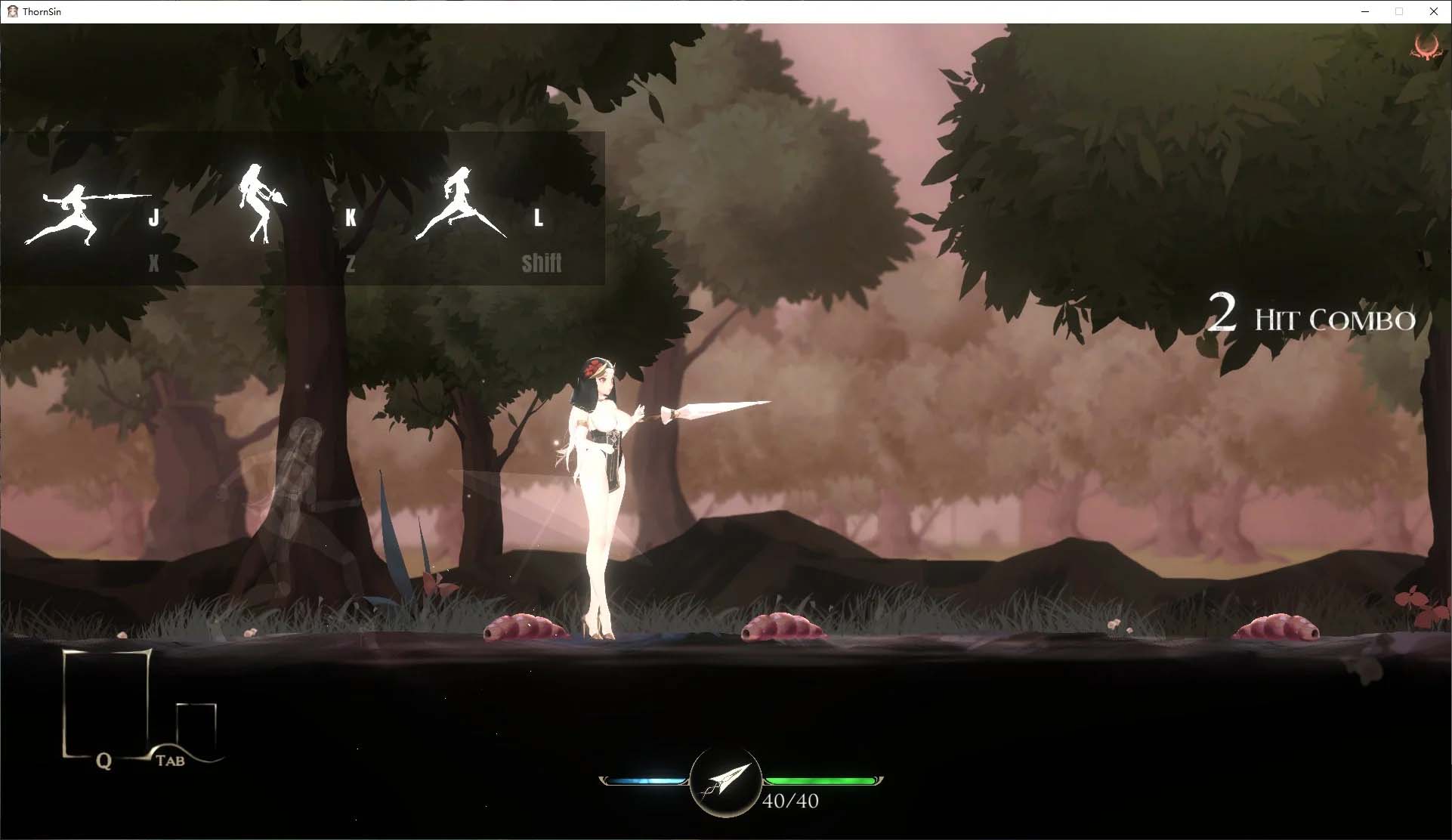This screenshot has width=1452, height=840.
Task: Click the Shift key hint under the dash move
Action: [x=542, y=264]
